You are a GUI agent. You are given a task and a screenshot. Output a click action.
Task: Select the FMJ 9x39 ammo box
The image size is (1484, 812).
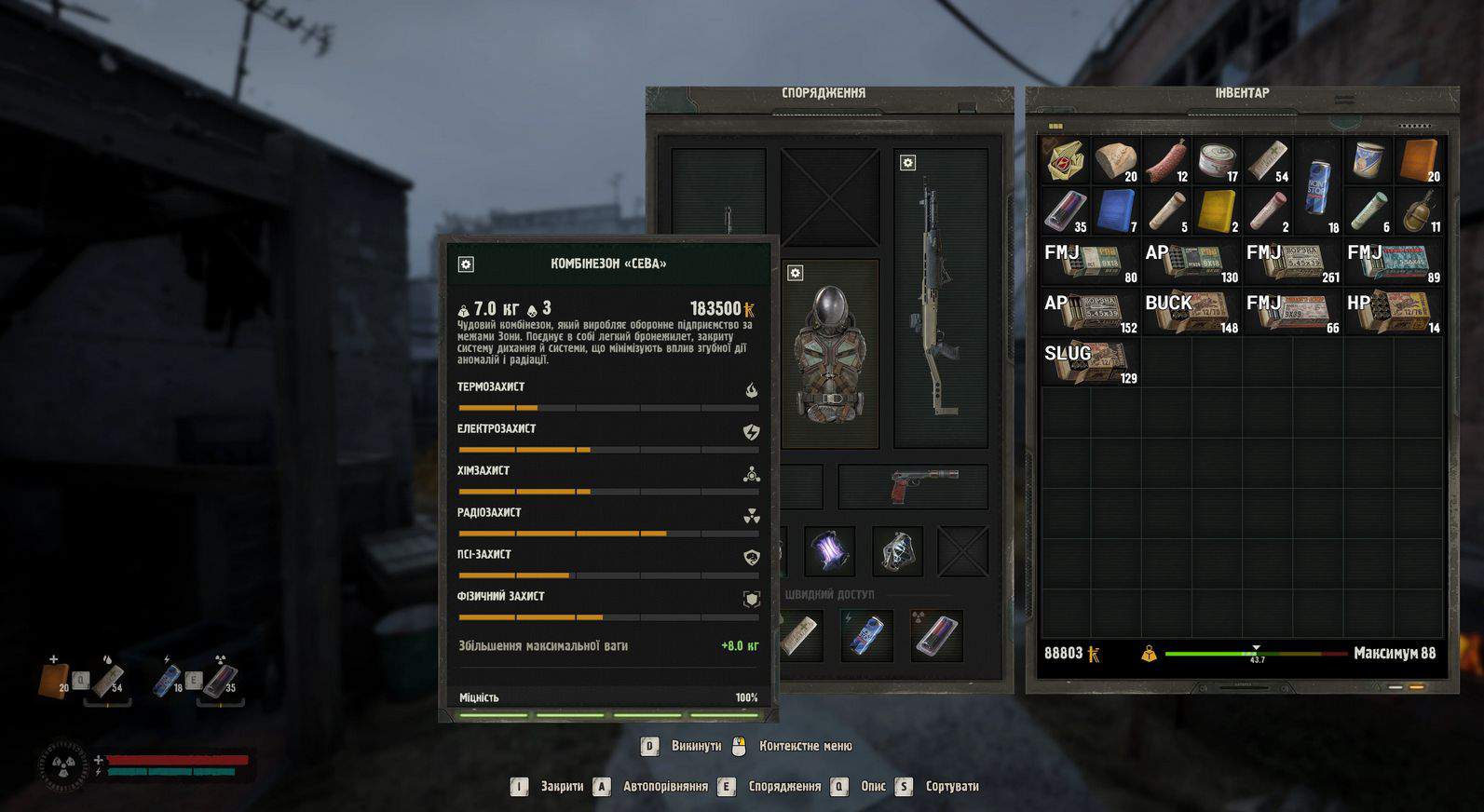[x=1293, y=312]
